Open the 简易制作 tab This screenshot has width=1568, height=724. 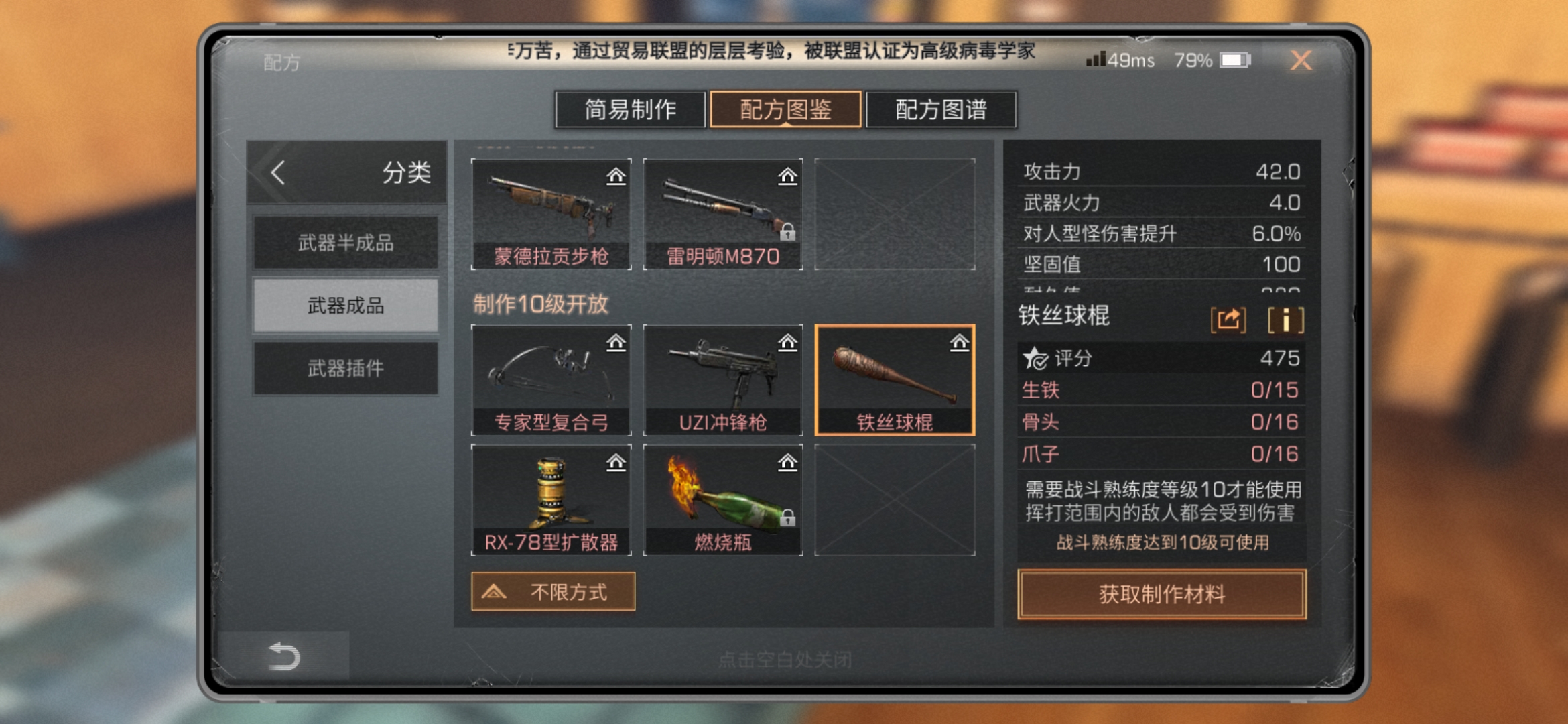(631, 109)
